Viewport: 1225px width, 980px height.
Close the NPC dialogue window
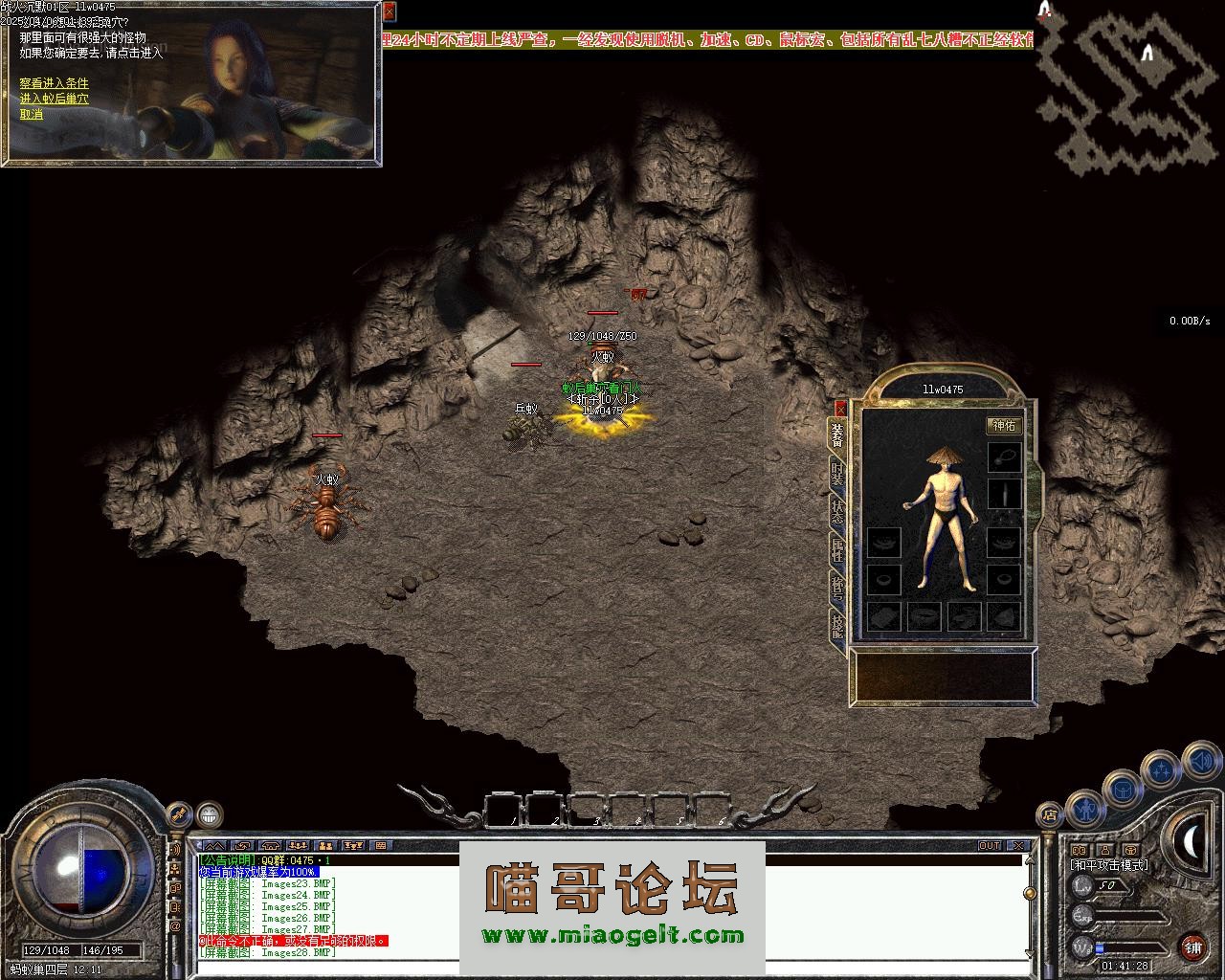[389, 11]
